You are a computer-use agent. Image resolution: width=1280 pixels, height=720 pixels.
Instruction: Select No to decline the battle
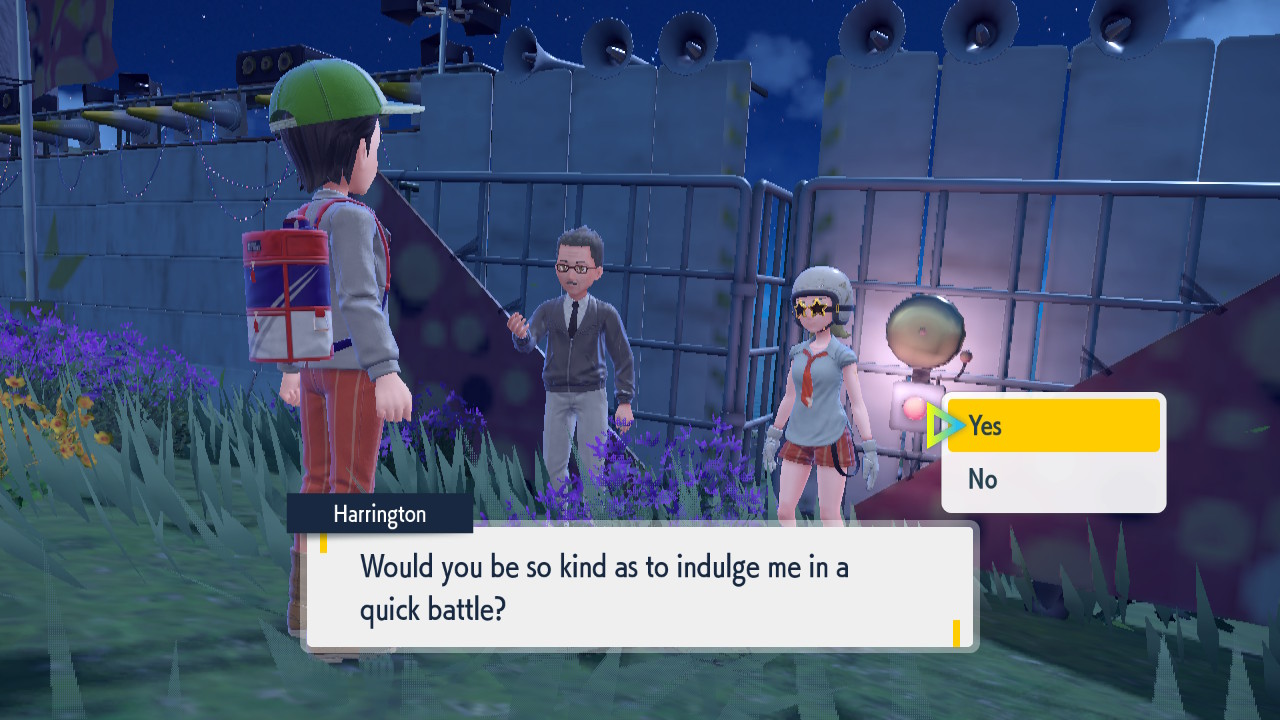[x=1053, y=480]
